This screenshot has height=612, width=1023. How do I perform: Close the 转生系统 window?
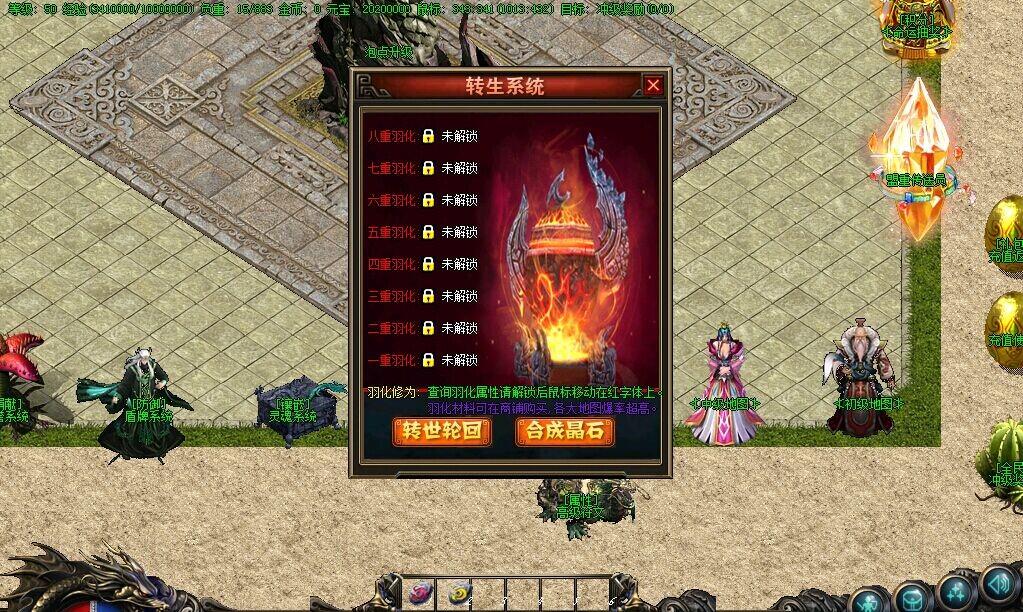pyautogui.click(x=653, y=86)
